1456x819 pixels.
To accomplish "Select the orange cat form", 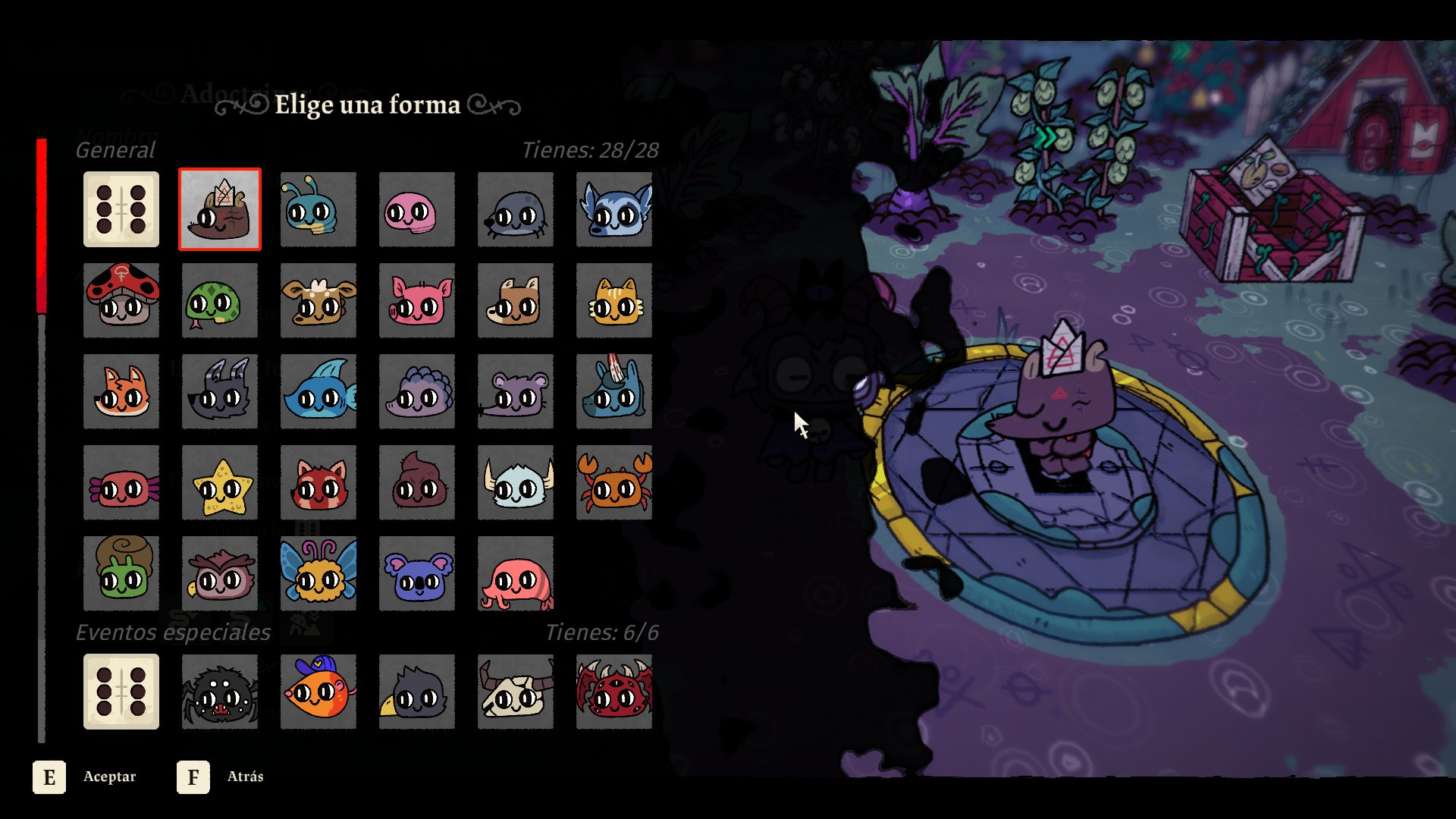I will point(614,300).
